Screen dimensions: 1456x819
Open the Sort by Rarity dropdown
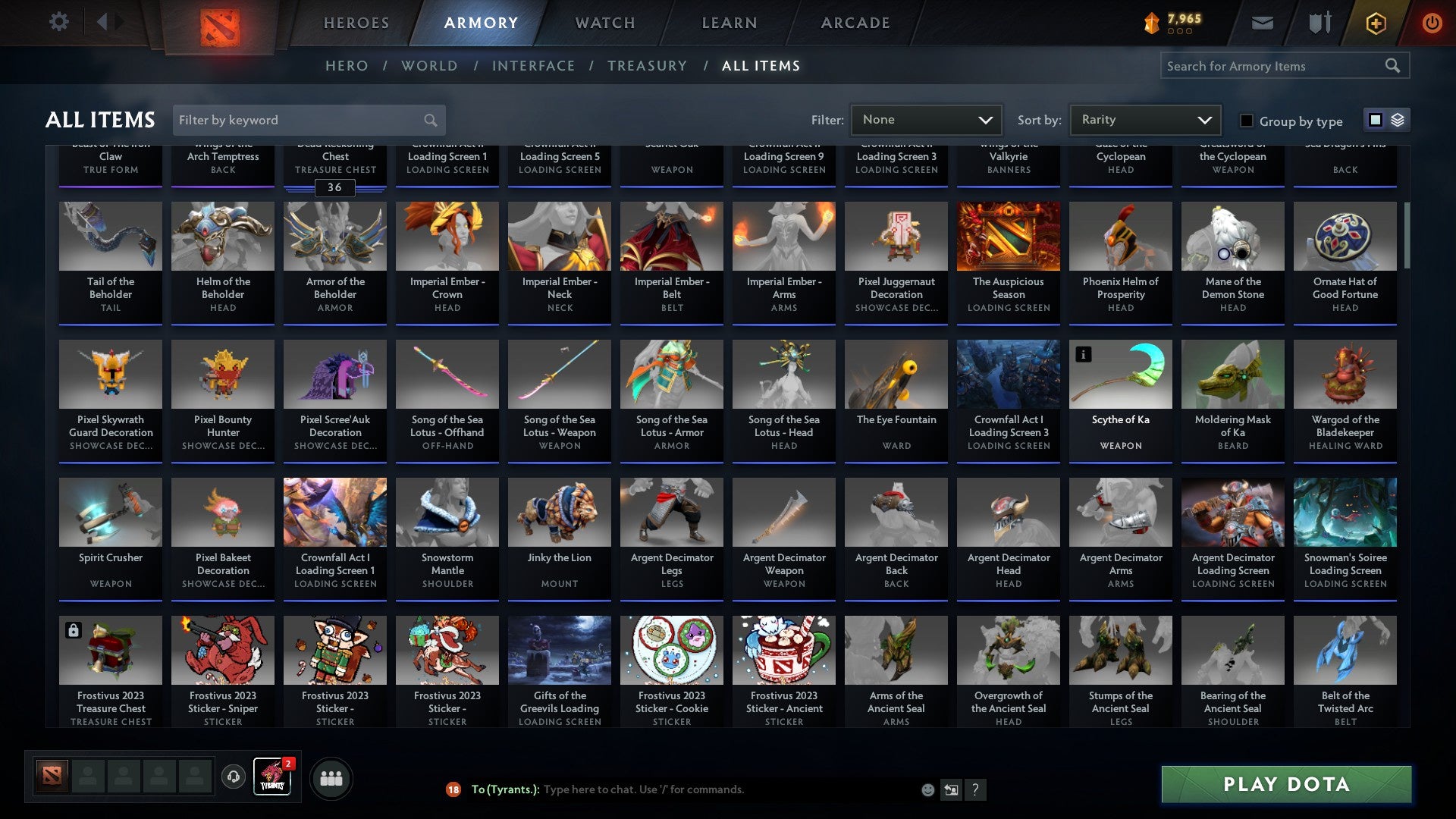point(1144,120)
